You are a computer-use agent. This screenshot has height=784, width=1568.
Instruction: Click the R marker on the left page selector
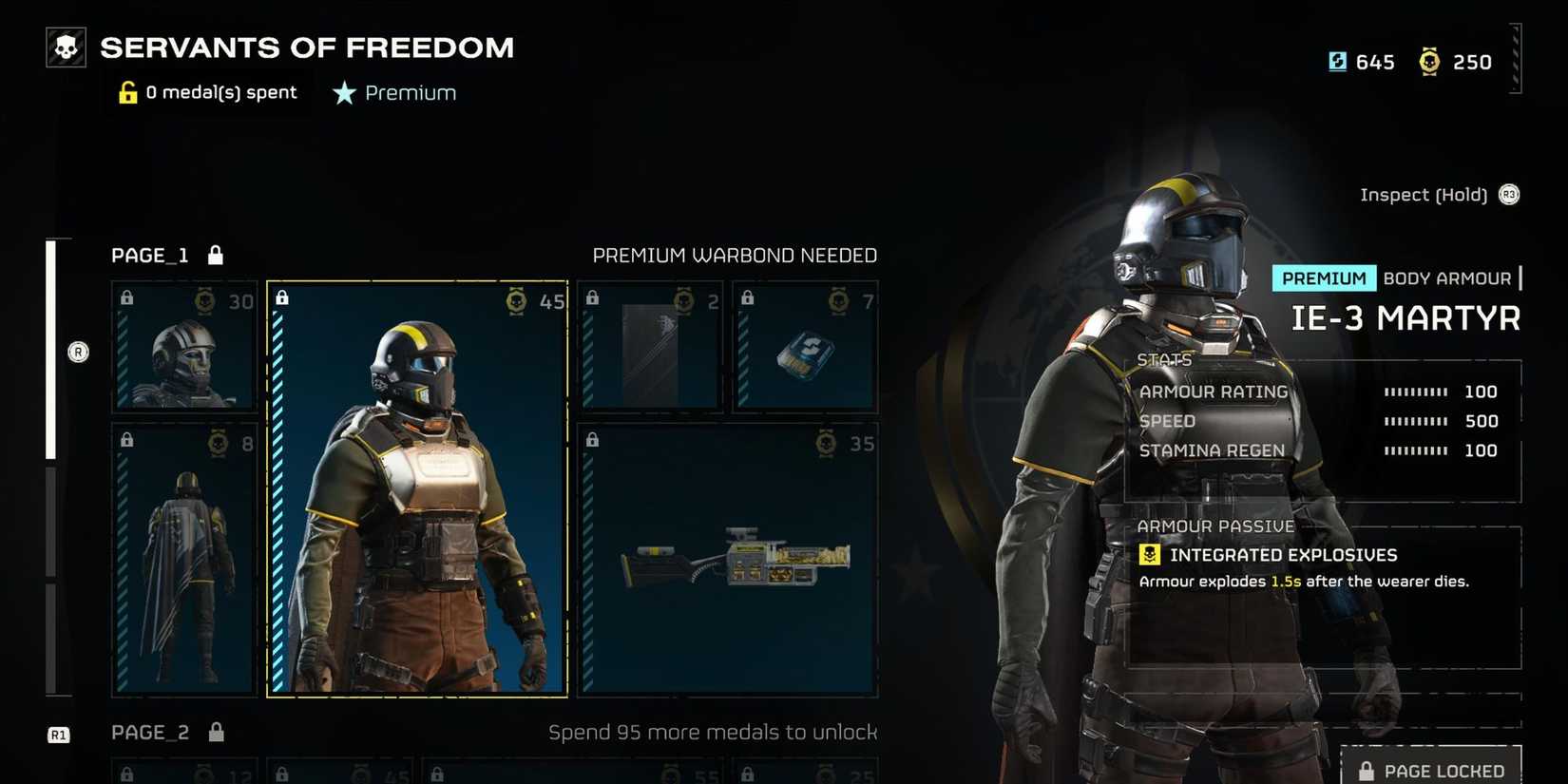point(77,352)
